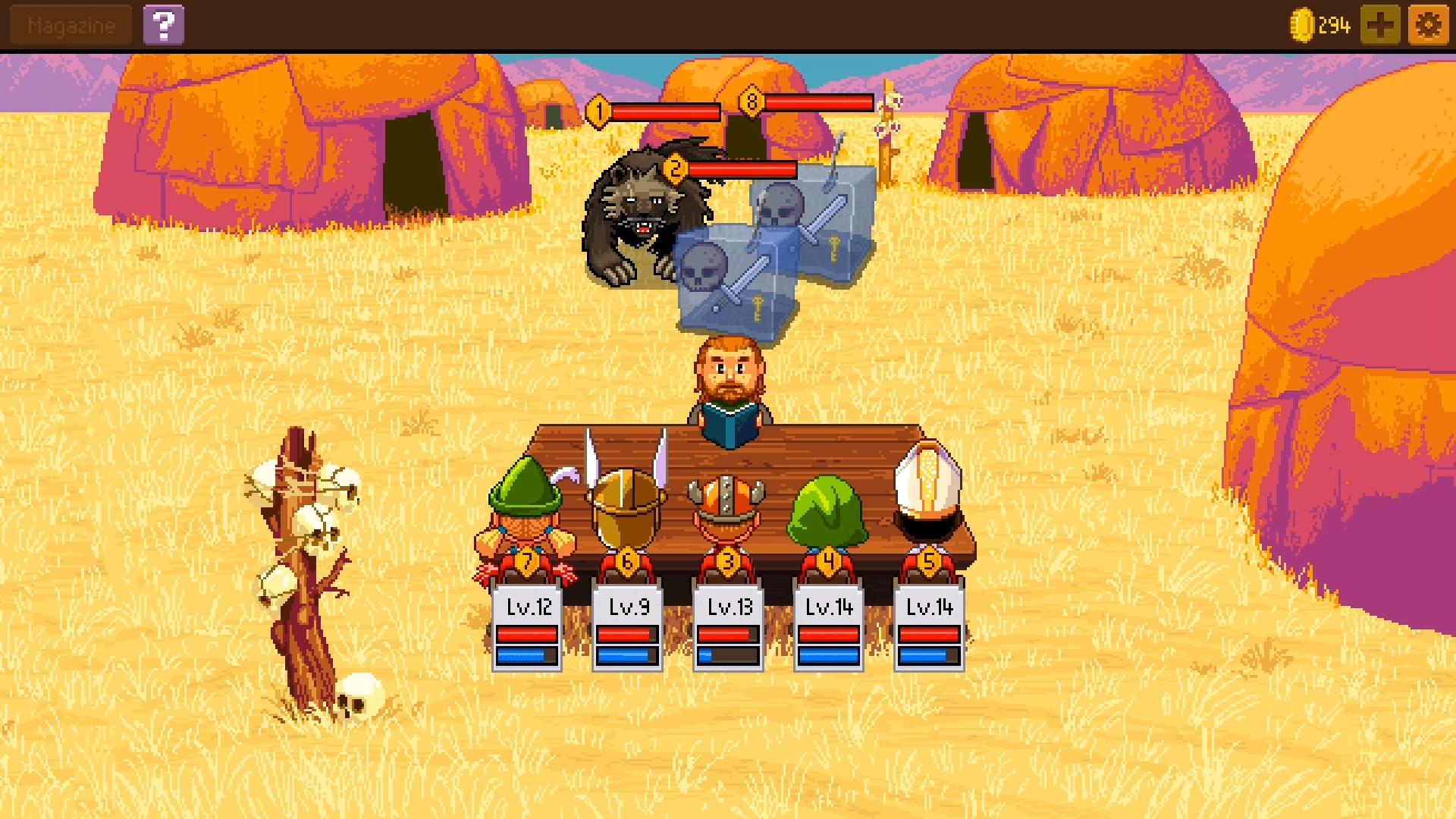The height and width of the screenshot is (819, 1456).
Task: Select the Lv.13 party member card
Action: tap(728, 627)
